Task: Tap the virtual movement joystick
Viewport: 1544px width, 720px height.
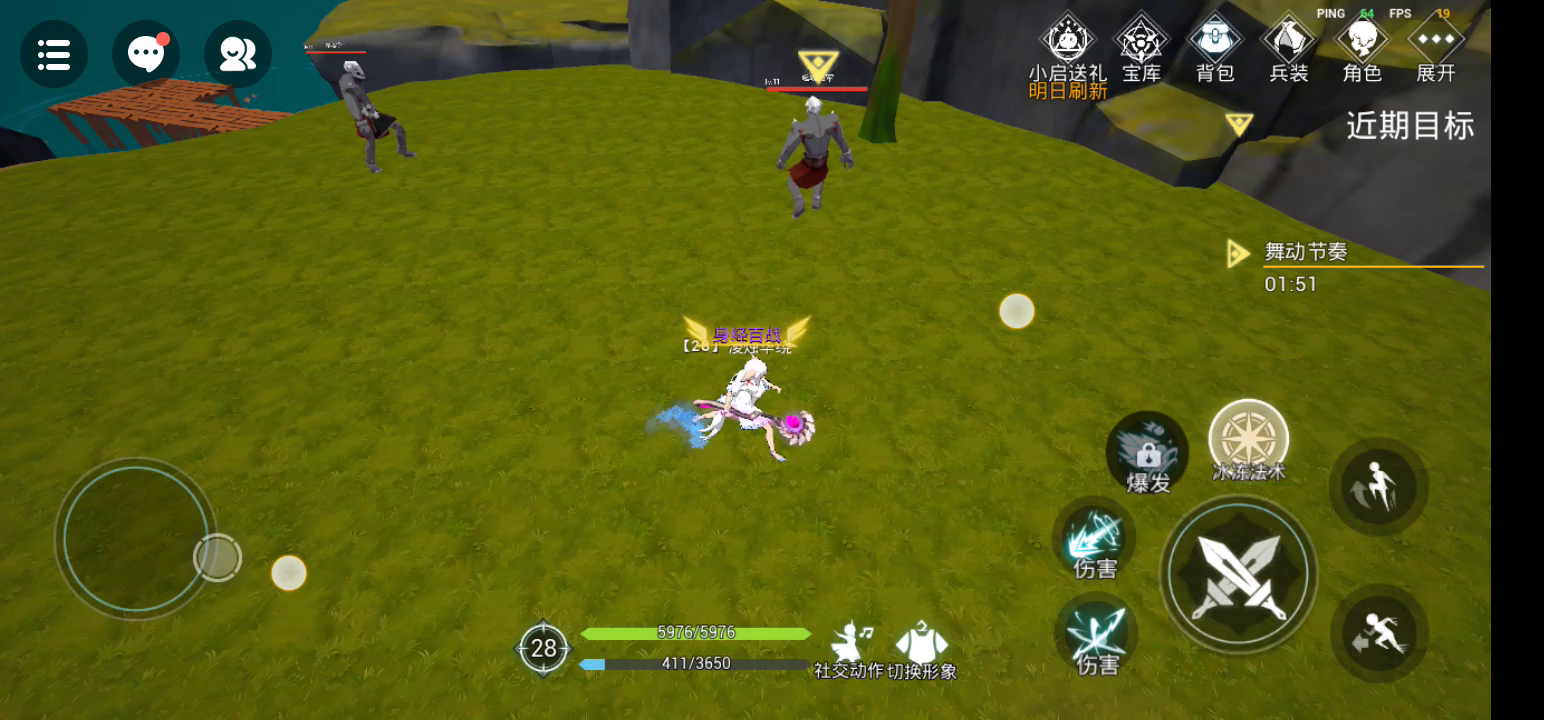Action: tap(136, 540)
